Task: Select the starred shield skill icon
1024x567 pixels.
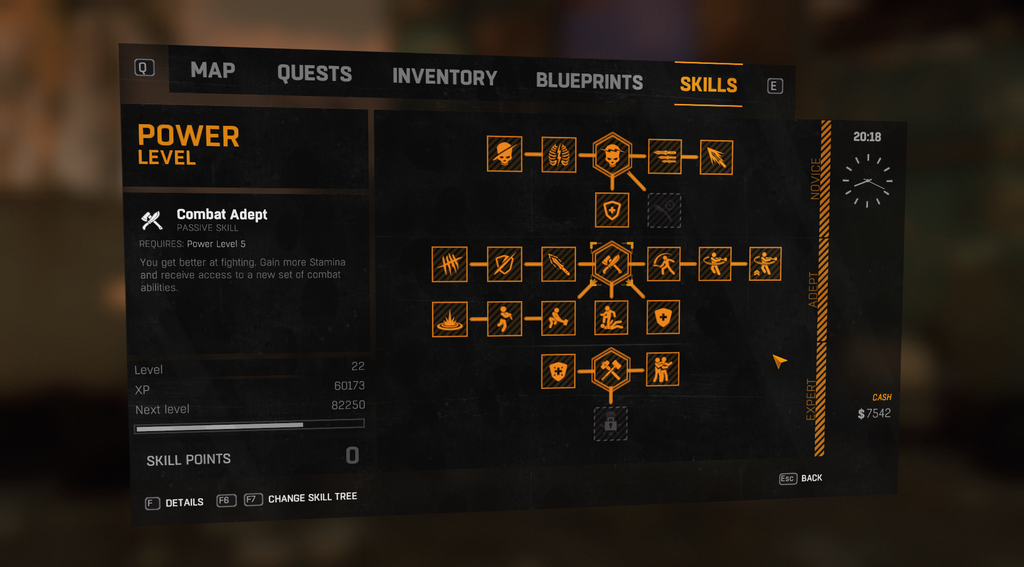Action: click(x=558, y=371)
